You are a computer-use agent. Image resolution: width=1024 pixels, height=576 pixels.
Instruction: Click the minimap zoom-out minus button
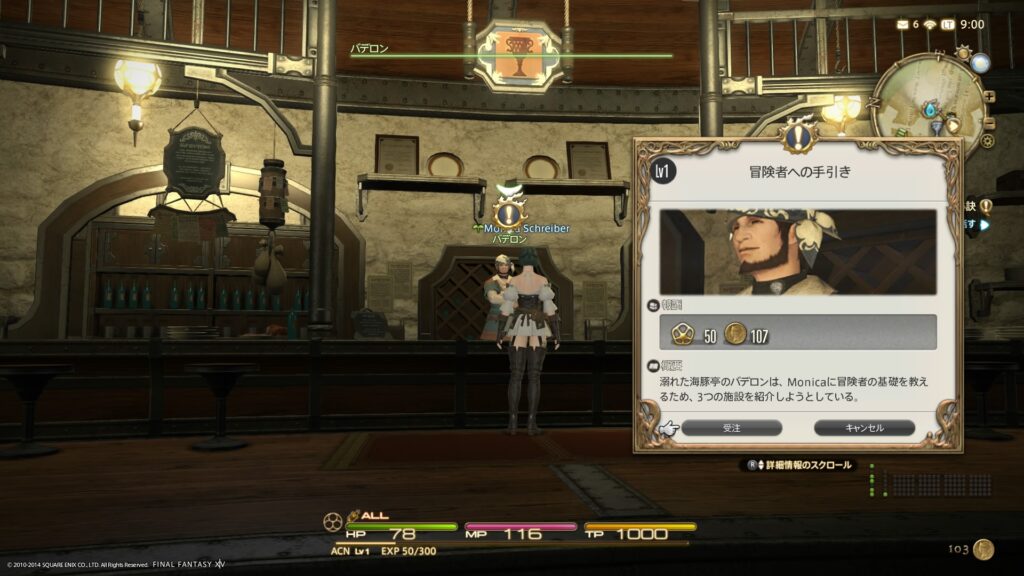coord(989,122)
